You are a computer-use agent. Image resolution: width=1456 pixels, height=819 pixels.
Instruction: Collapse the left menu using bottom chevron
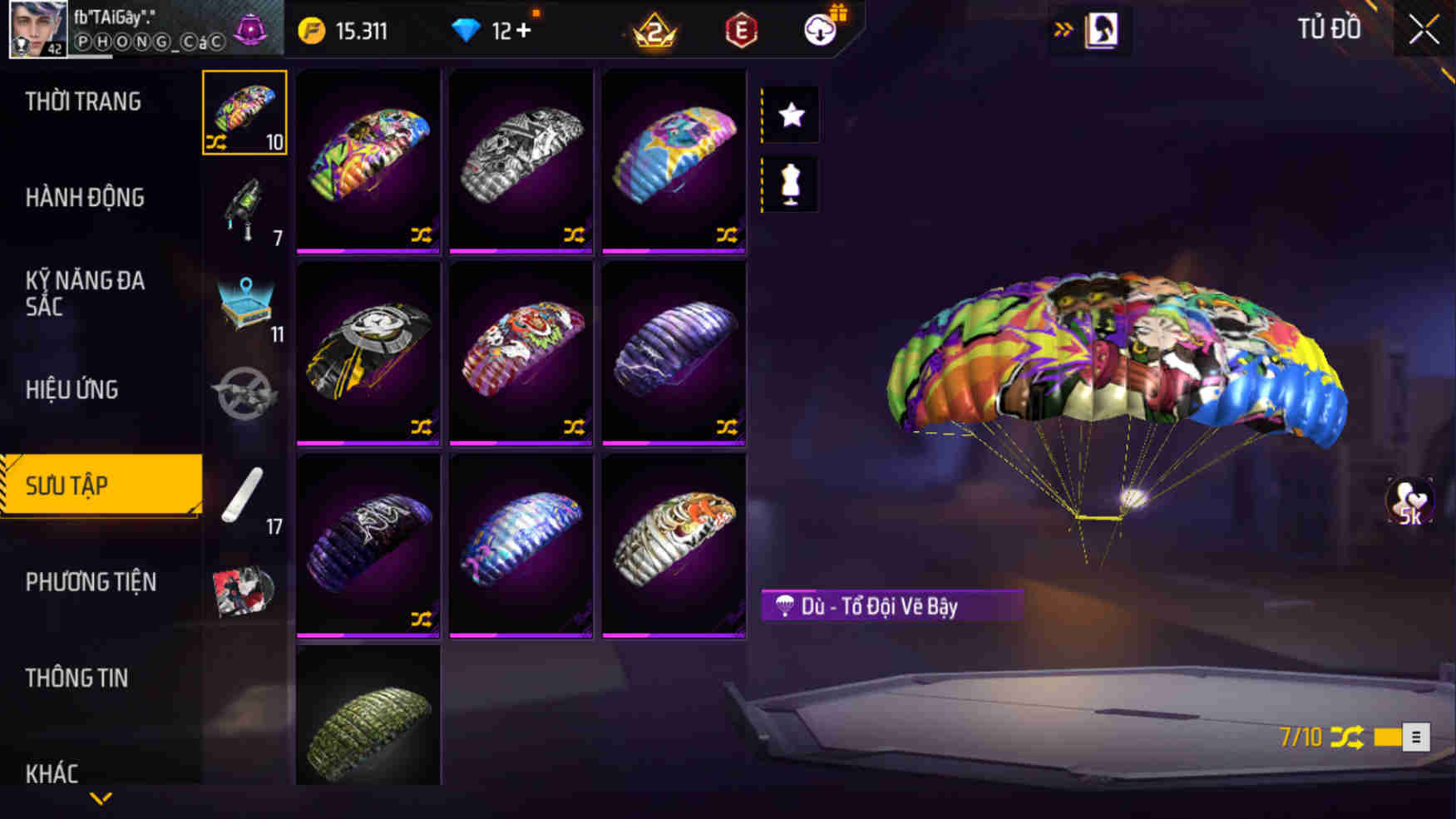click(101, 799)
